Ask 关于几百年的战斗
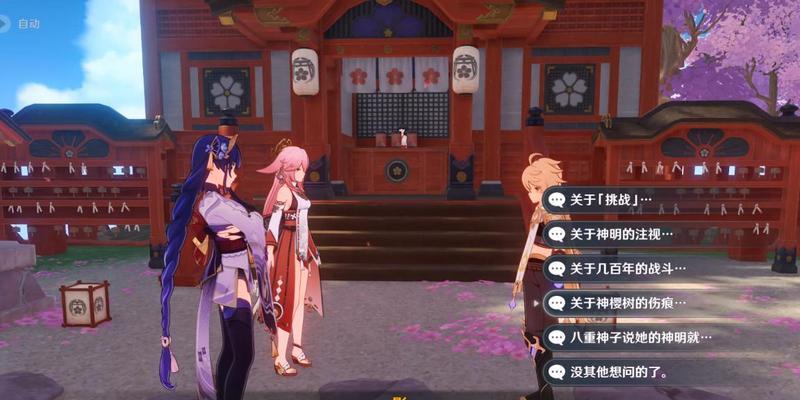This screenshot has width=800, height=400. (x=620, y=268)
